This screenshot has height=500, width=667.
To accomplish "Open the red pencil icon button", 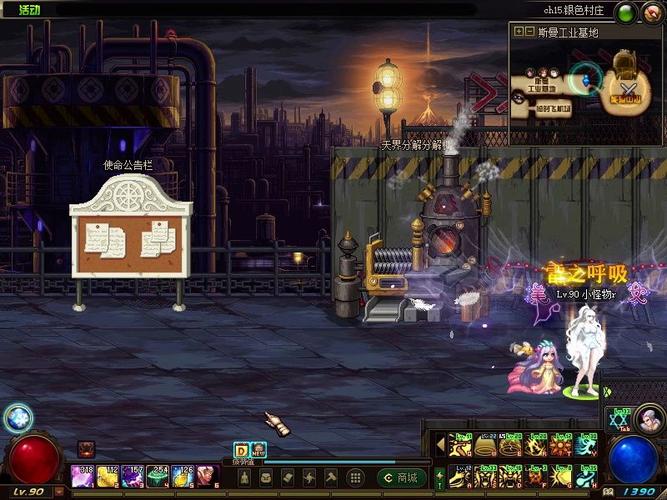I will (651, 12).
